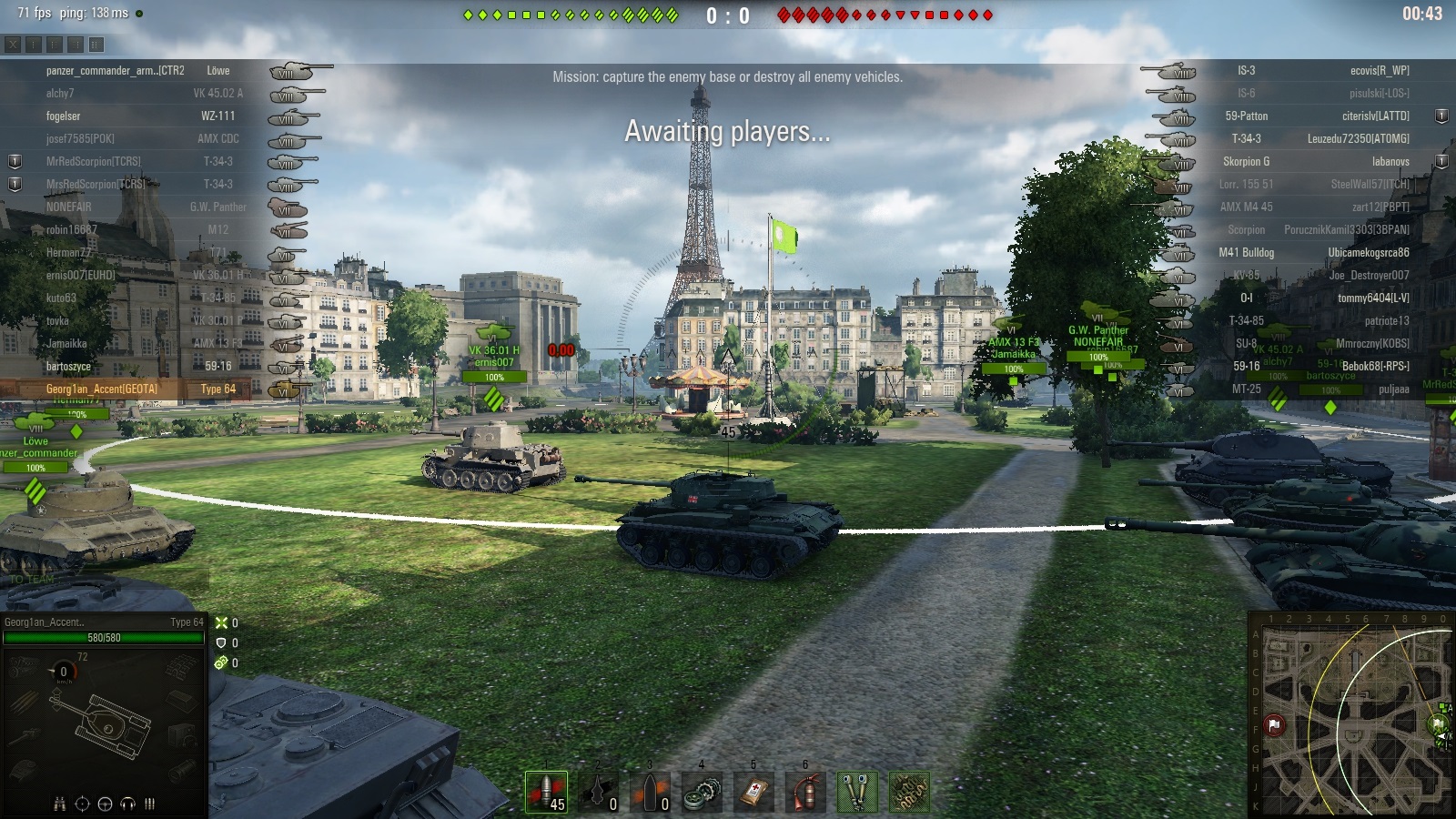Click the binocular telescope equipment icon
Image resolution: width=1456 pixels, height=819 pixels.
(x=857, y=791)
